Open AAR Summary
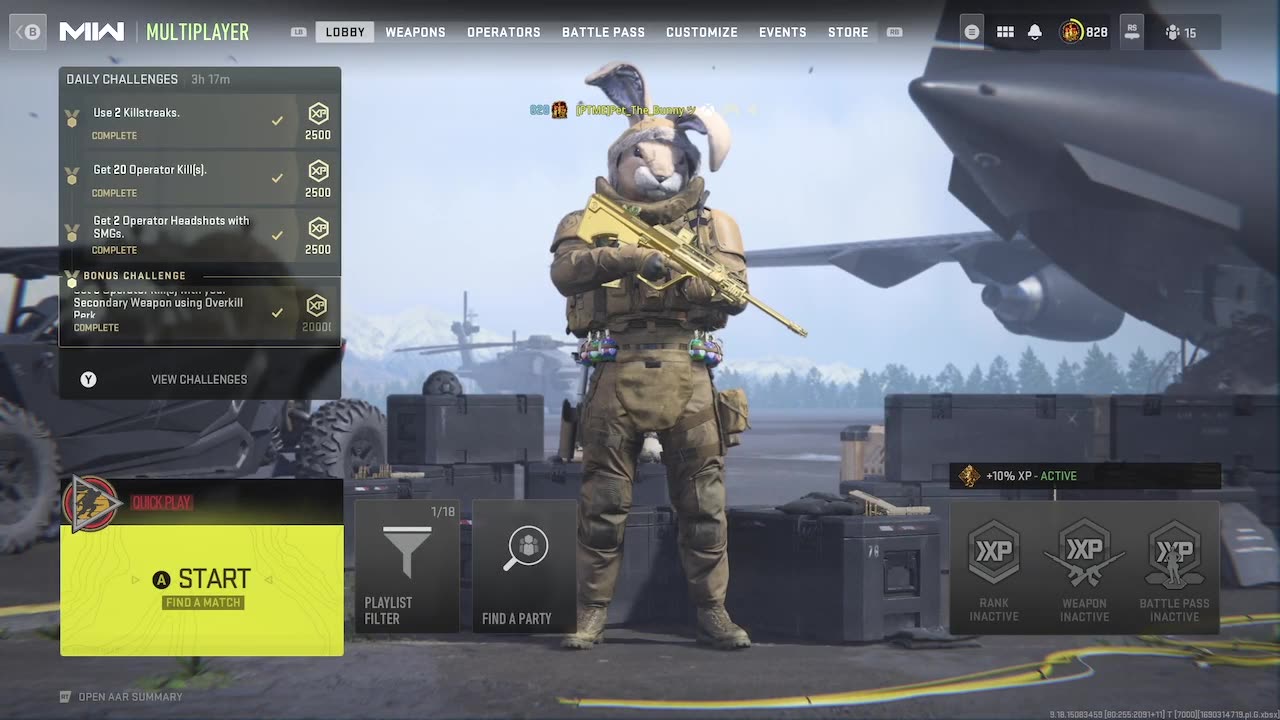Screen dimensions: 1280x720 (130, 697)
